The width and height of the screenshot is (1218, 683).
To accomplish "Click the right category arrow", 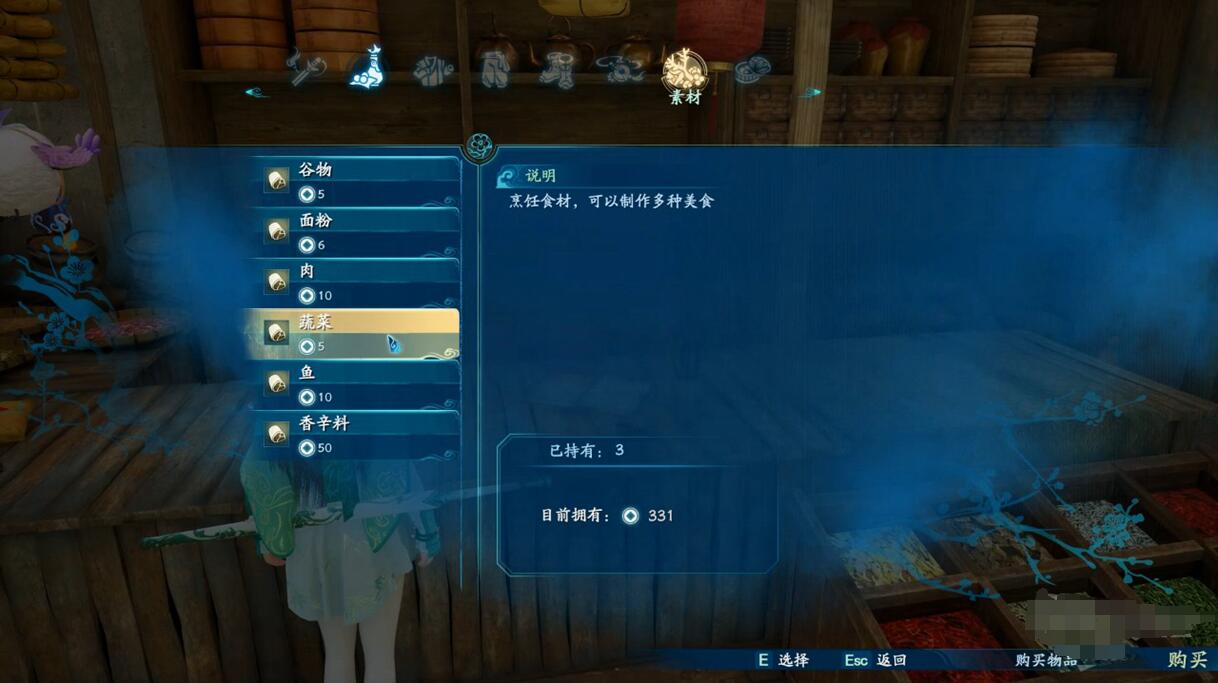I will [x=811, y=93].
